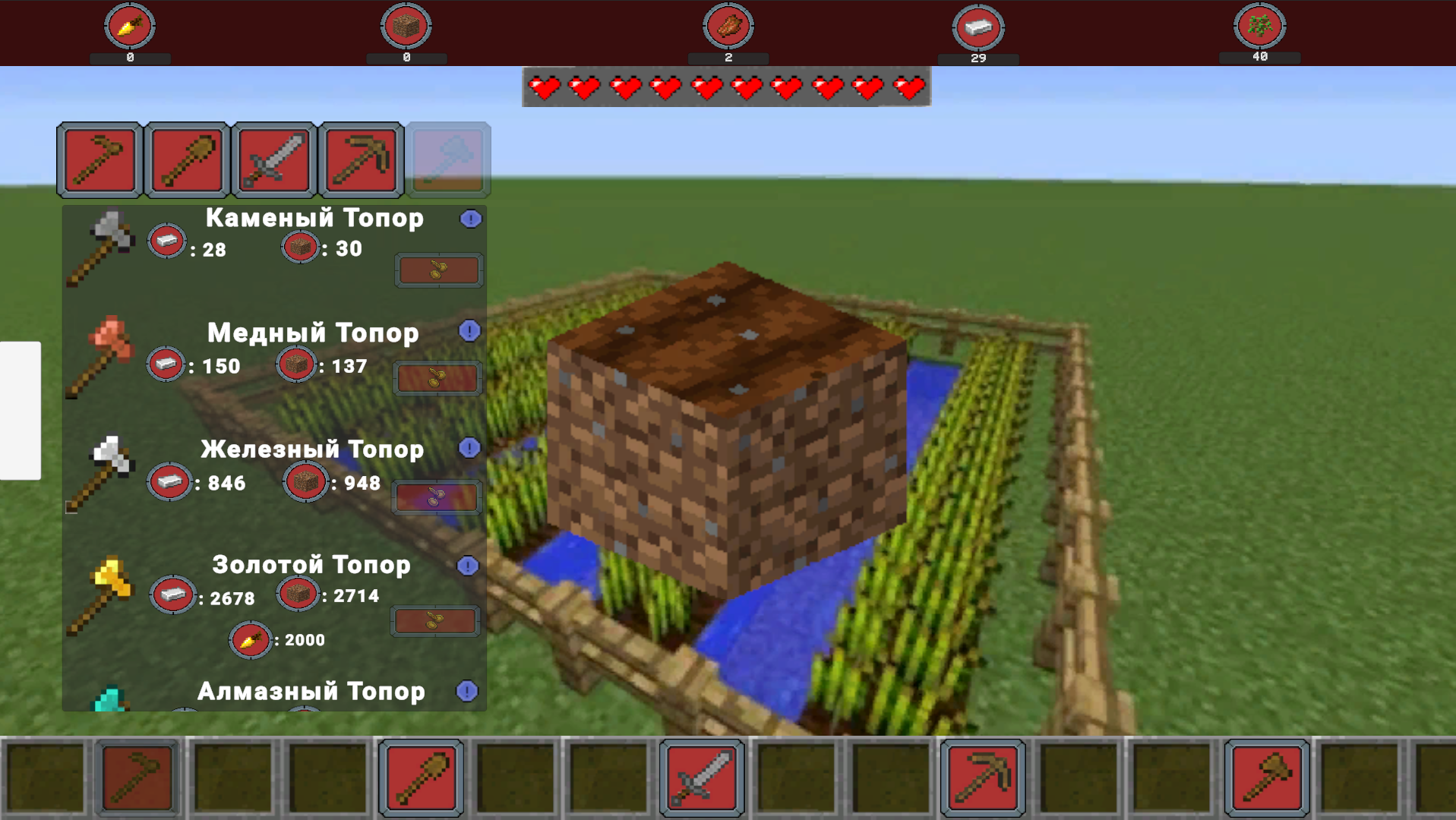The height and width of the screenshot is (820, 1456).
Task: Select the pickaxe category icon
Action: coord(361,159)
